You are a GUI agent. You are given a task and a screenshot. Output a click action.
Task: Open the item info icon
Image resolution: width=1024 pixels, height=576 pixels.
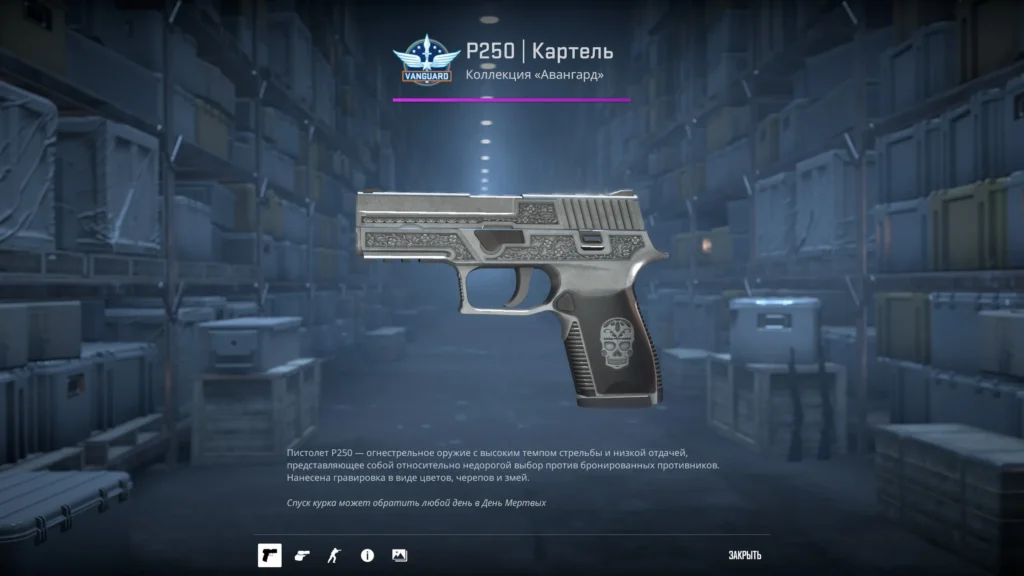pyautogui.click(x=367, y=555)
